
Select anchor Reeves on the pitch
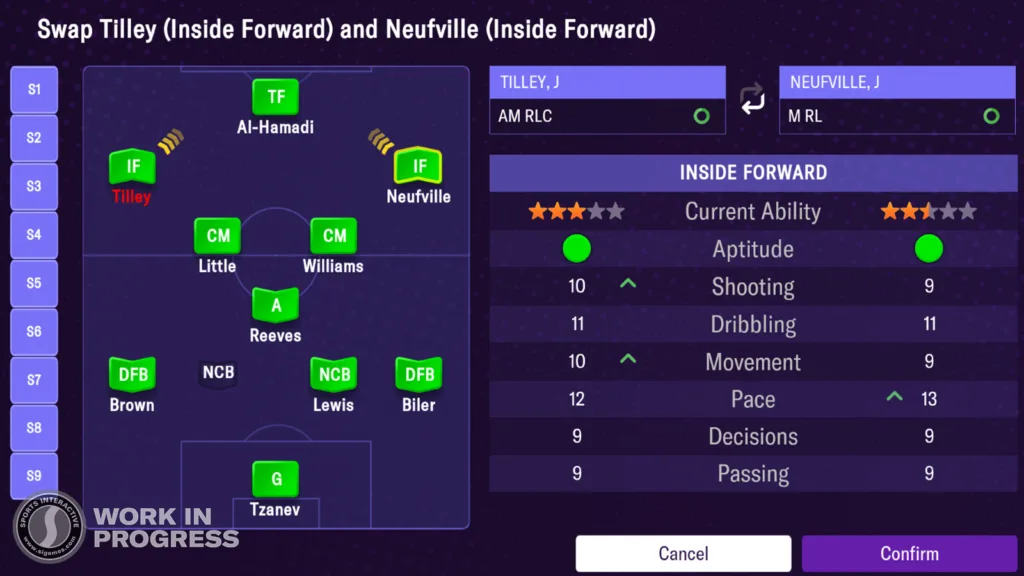point(275,306)
